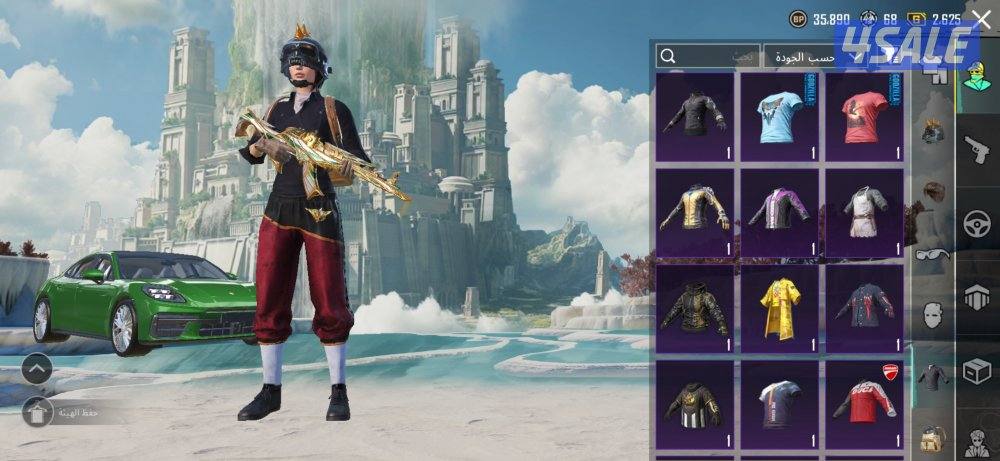Choose the yellow long coat outfit
This screenshot has width=1000, height=461.
pyautogui.click(x=780, y=308)
